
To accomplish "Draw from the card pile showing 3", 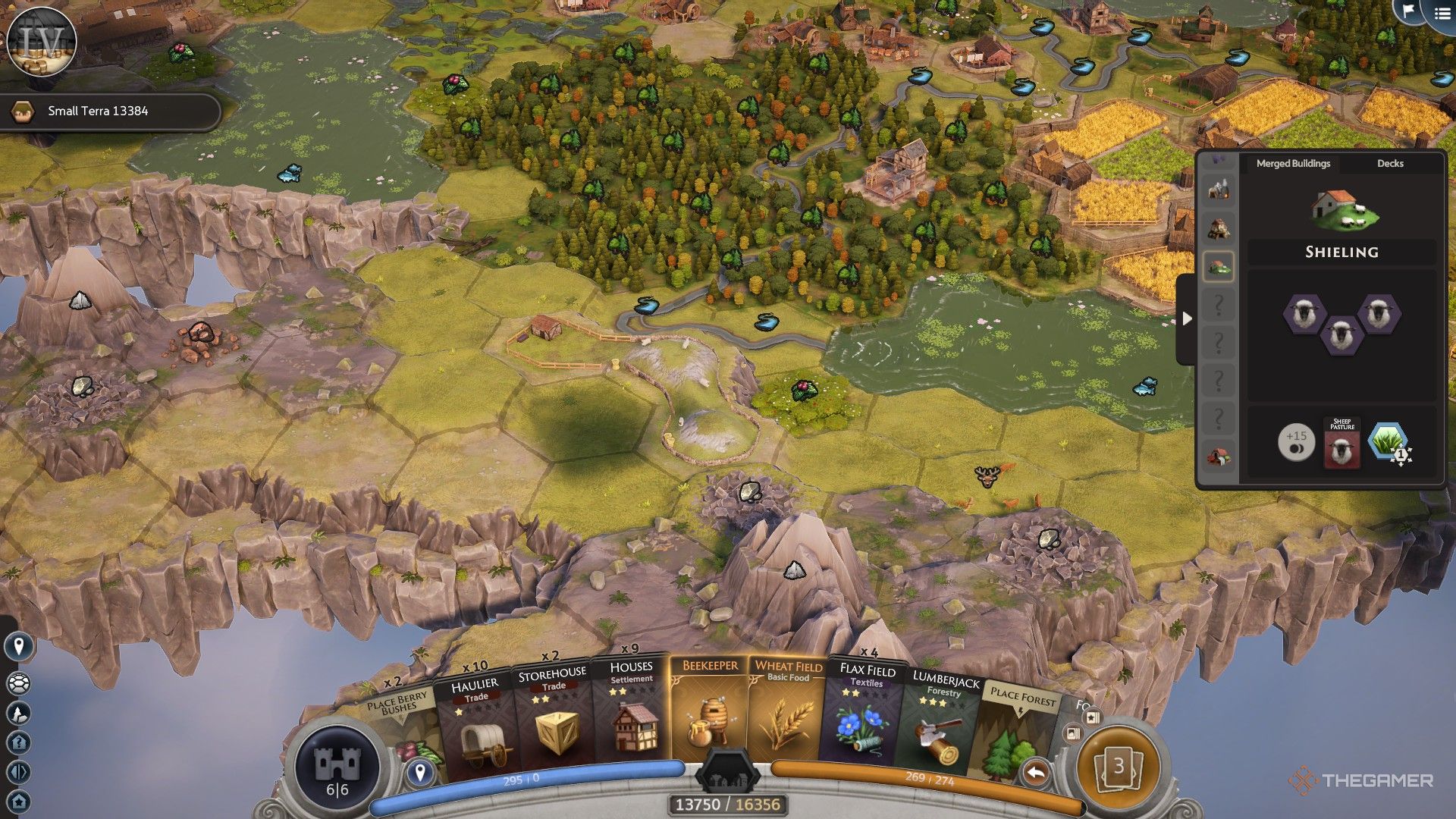I will 1118,767.
